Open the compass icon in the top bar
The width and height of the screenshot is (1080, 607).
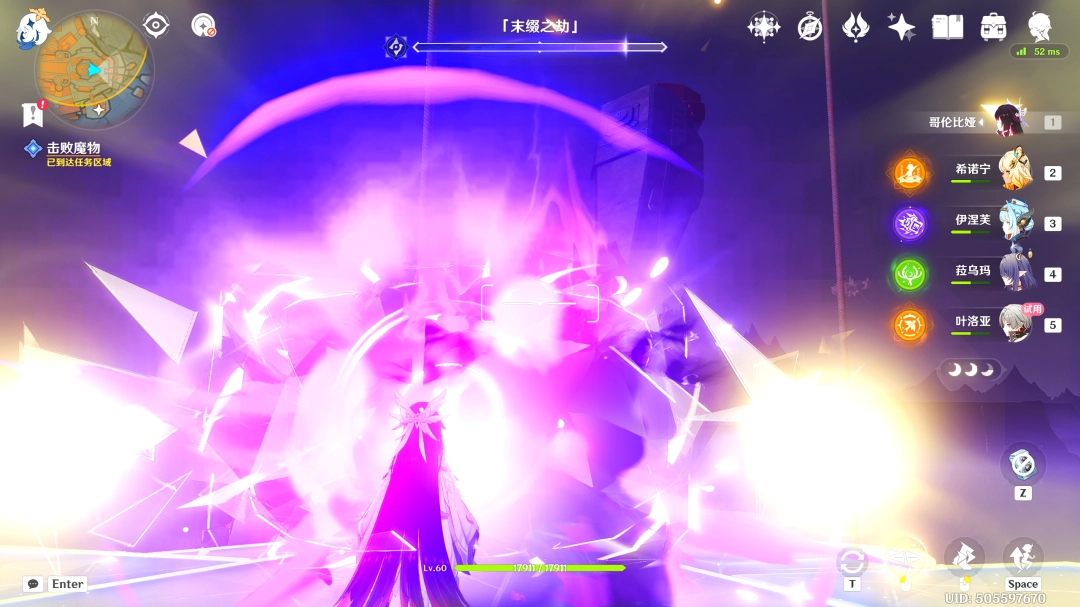pos(810,27)
